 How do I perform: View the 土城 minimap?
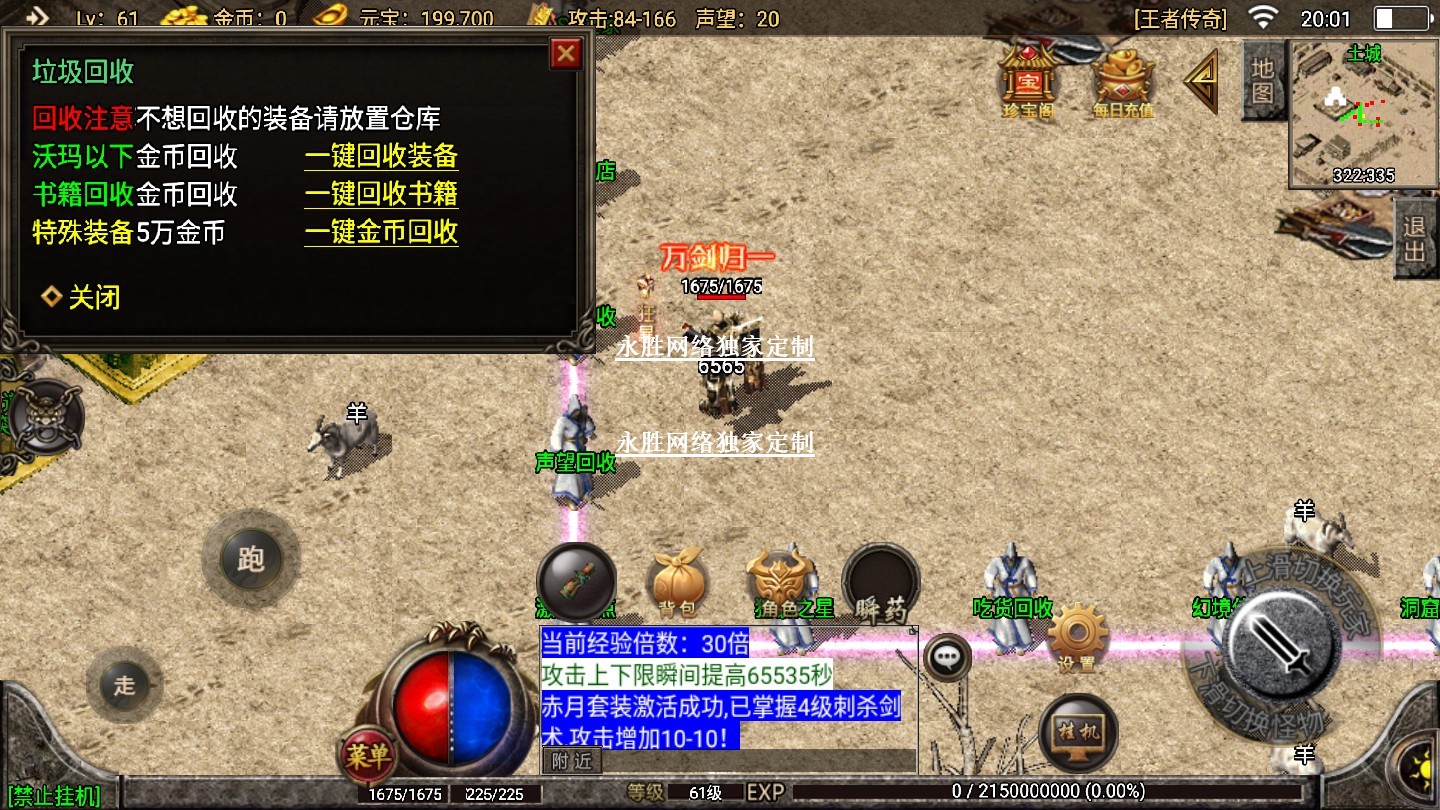(x=1342, y=113)
